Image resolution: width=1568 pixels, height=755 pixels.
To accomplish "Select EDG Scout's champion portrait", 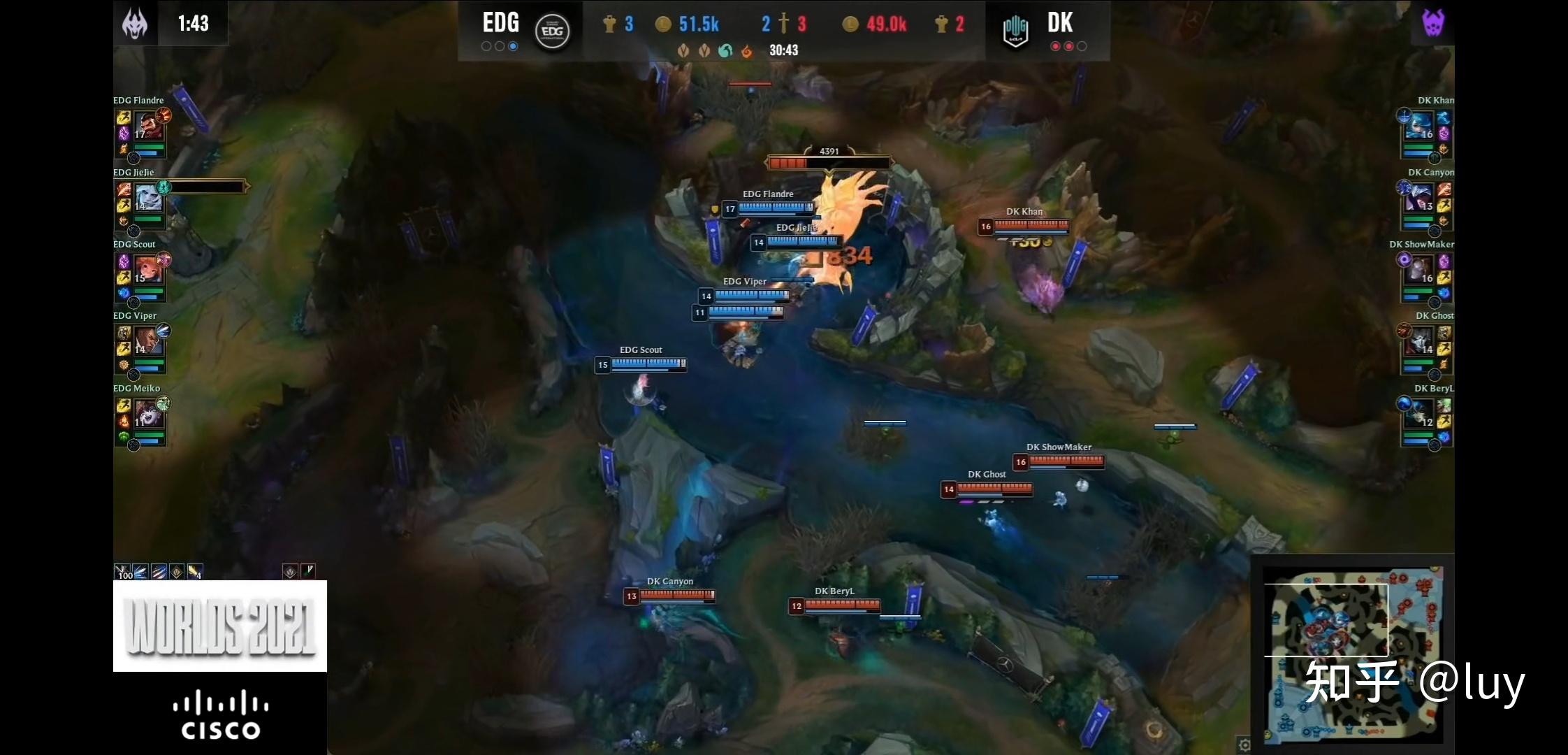I will 148,271.
